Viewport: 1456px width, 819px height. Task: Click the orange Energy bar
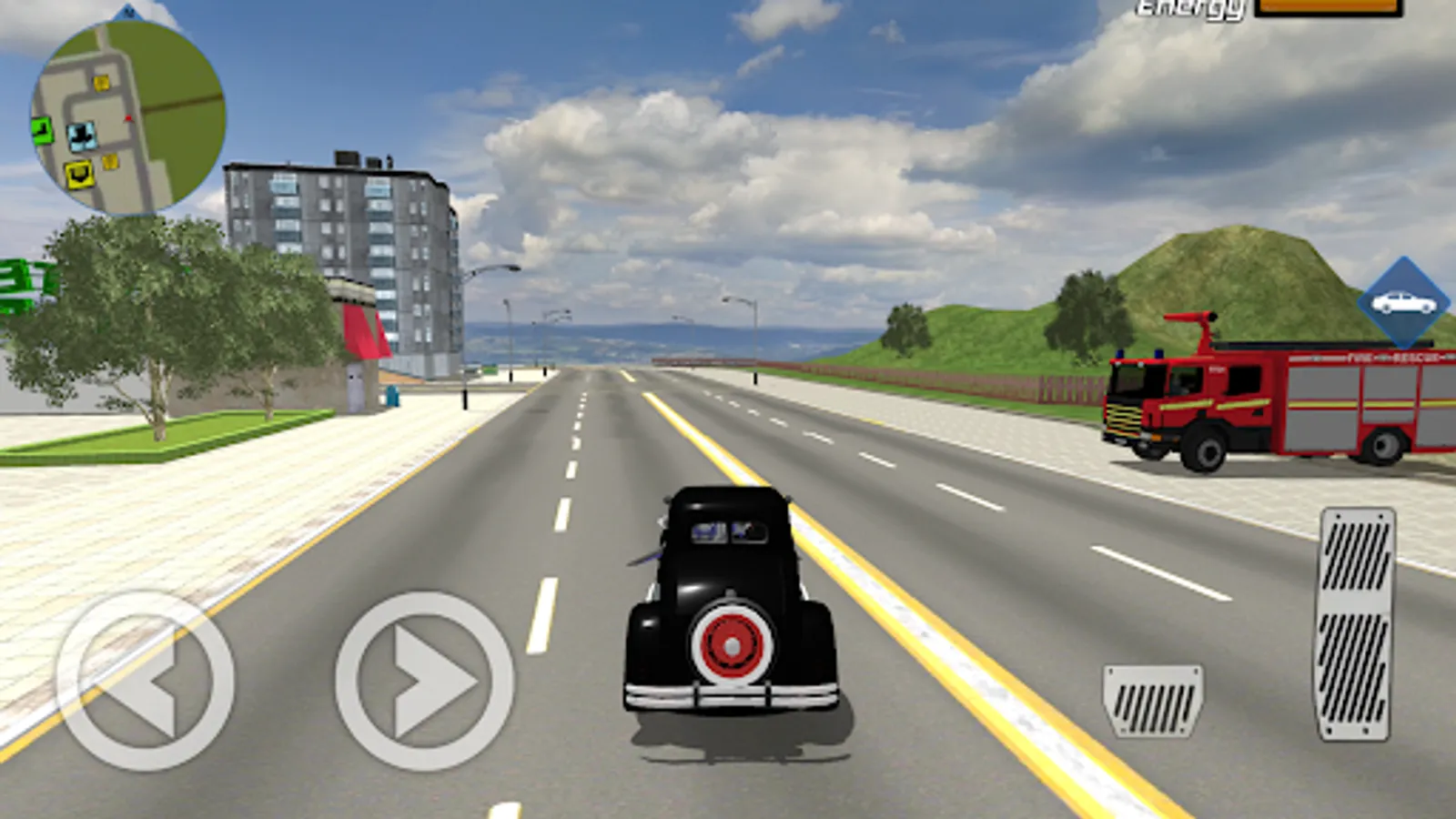[x=1329, y=7]
